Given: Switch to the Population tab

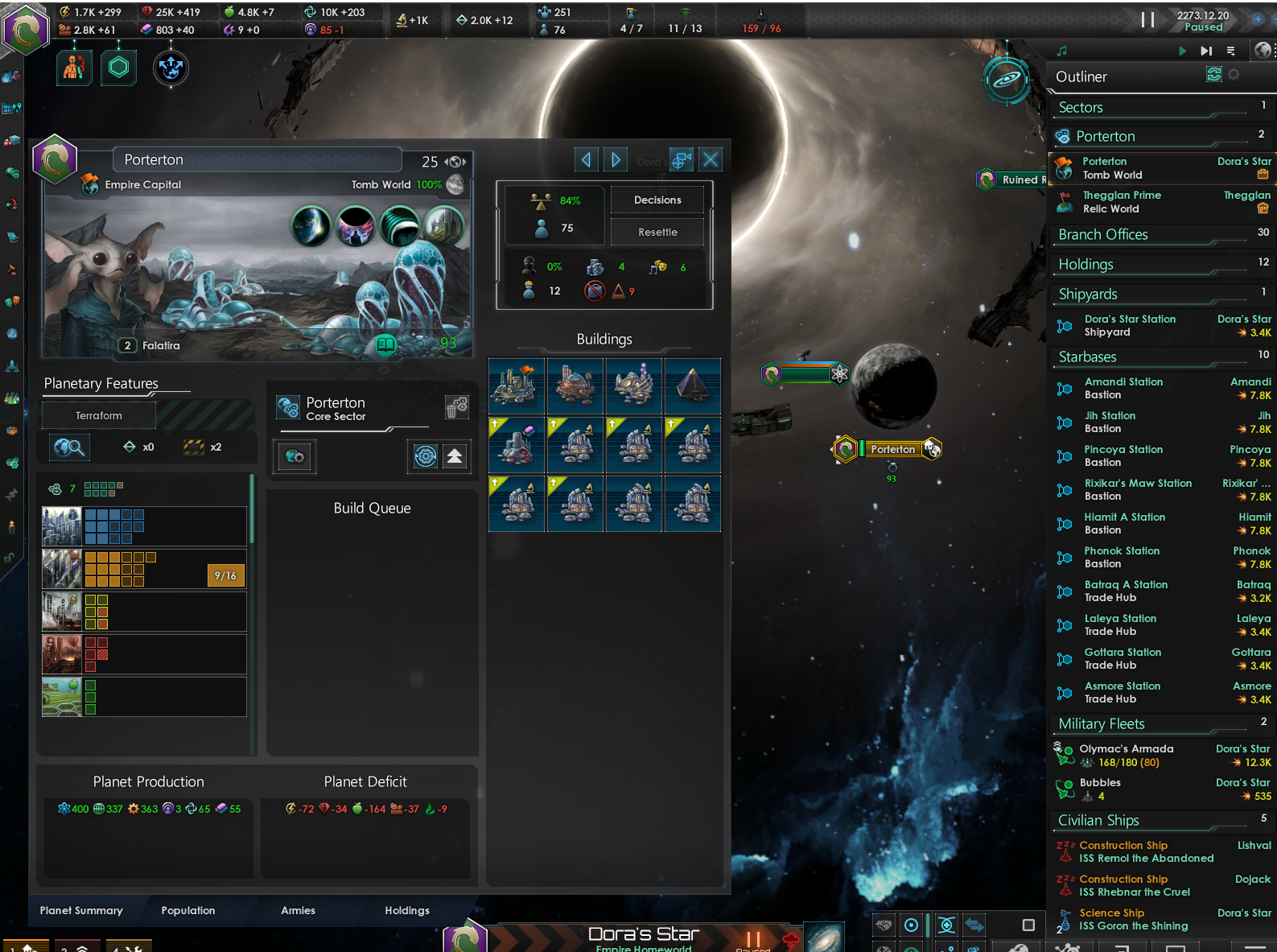Looking at the screenshot, I should point(187,910).
